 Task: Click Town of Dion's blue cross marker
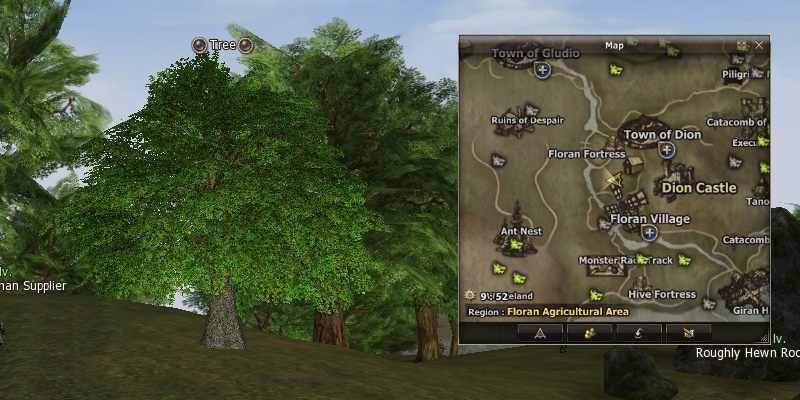click(x=666, y=150)
